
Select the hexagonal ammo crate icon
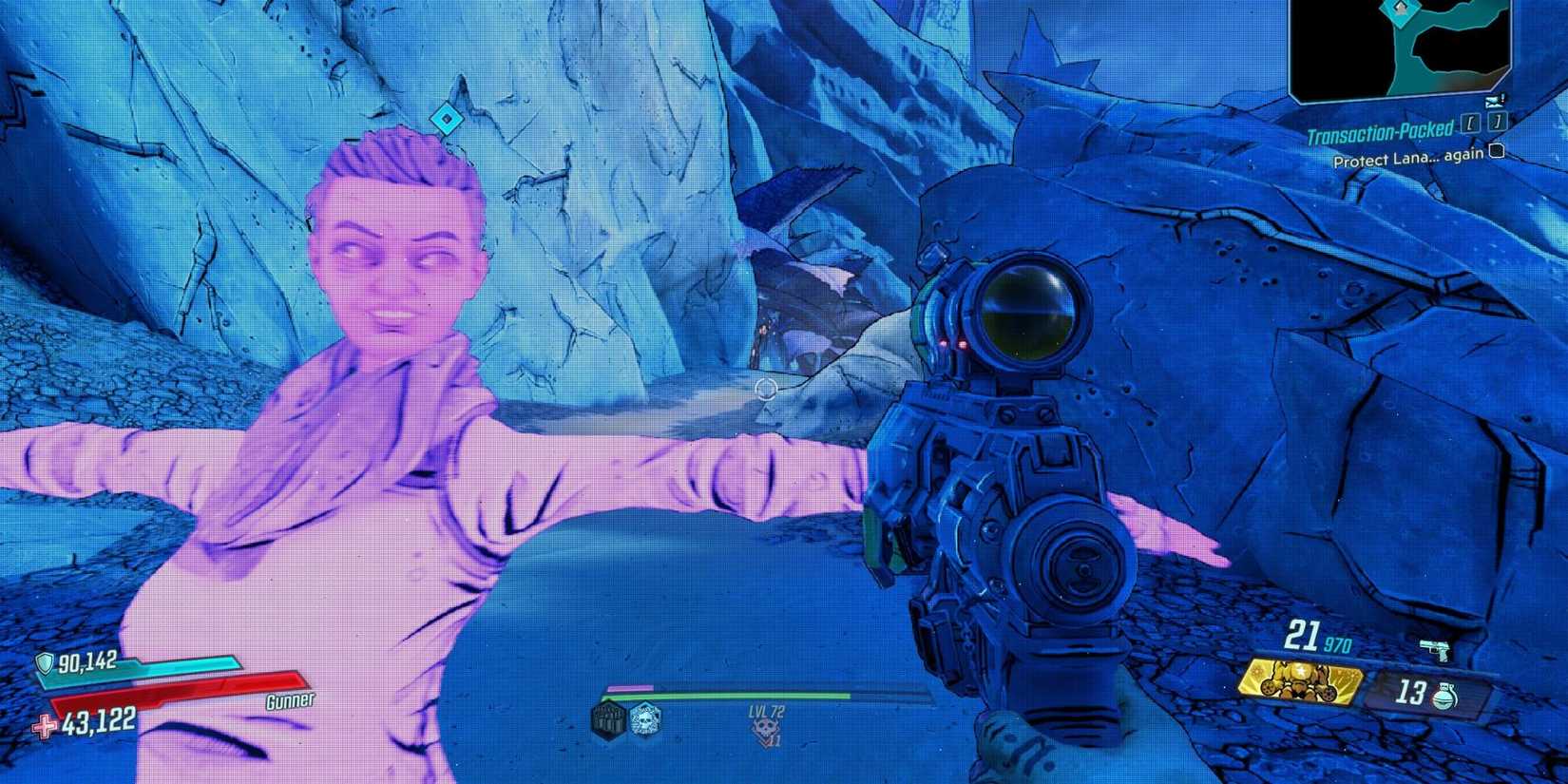point(609,719)
